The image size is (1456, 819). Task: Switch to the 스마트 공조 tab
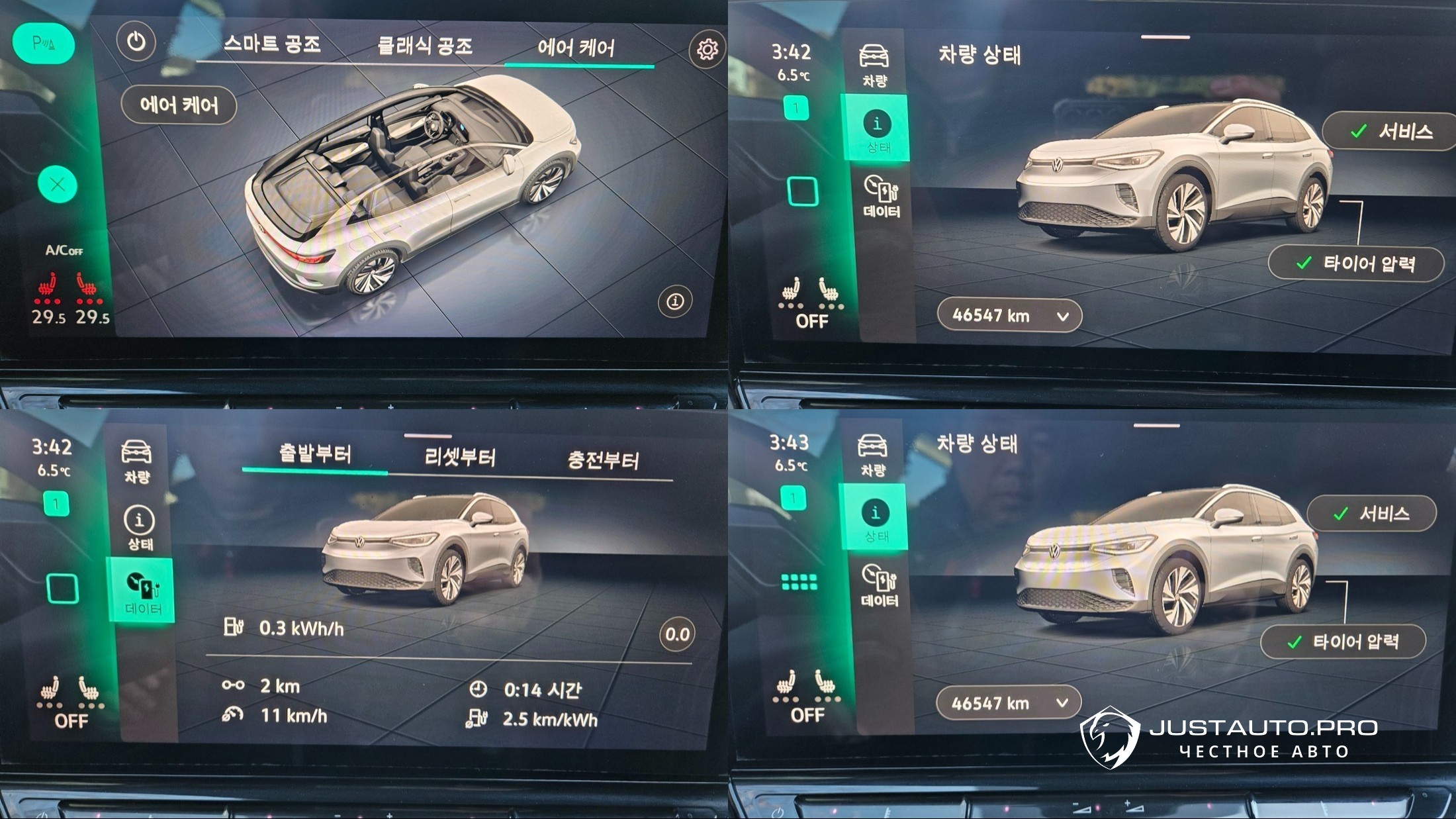[272, 44]
